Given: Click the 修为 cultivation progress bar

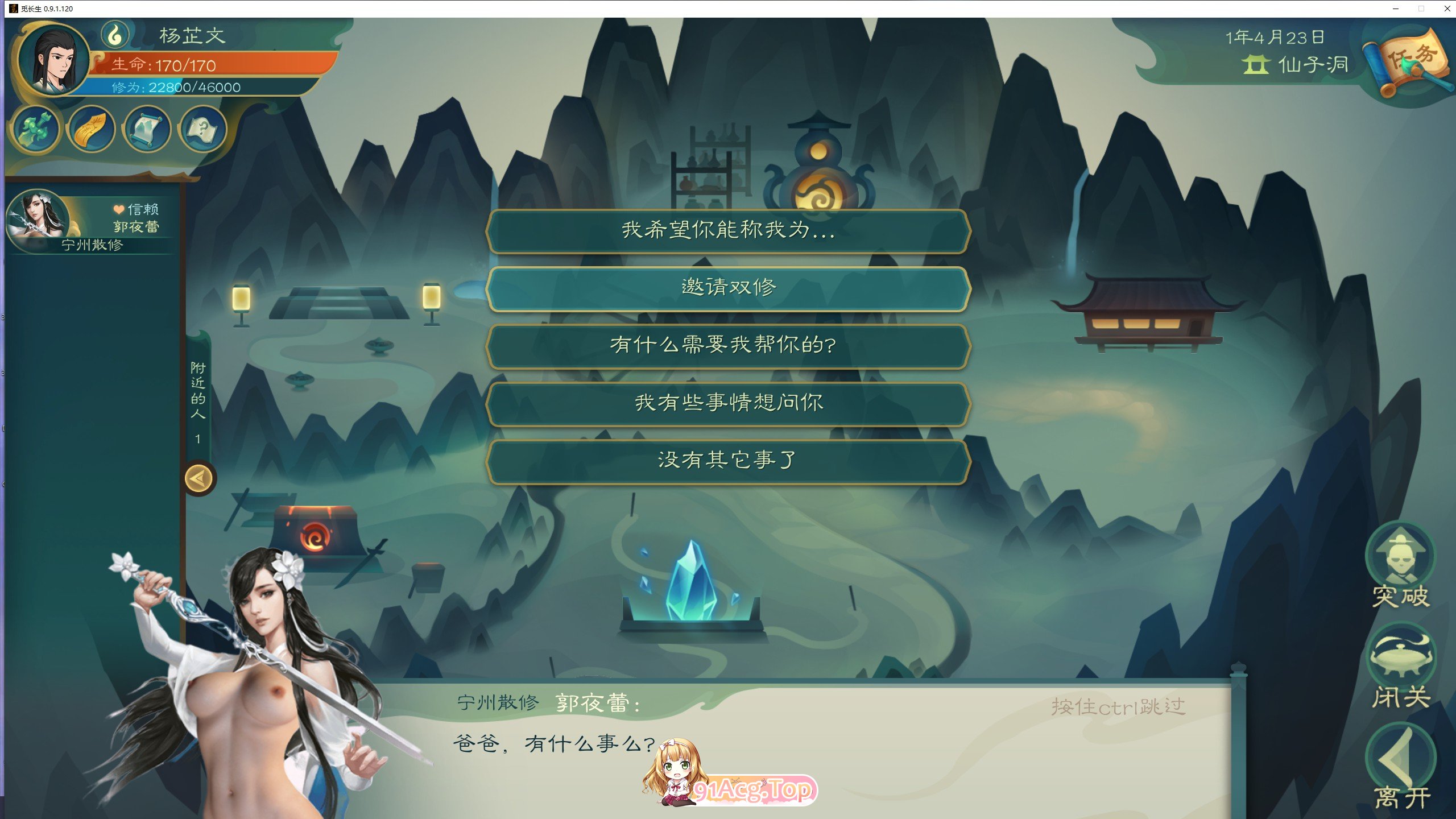Looking at the screenshot, I should pos(199,86).
